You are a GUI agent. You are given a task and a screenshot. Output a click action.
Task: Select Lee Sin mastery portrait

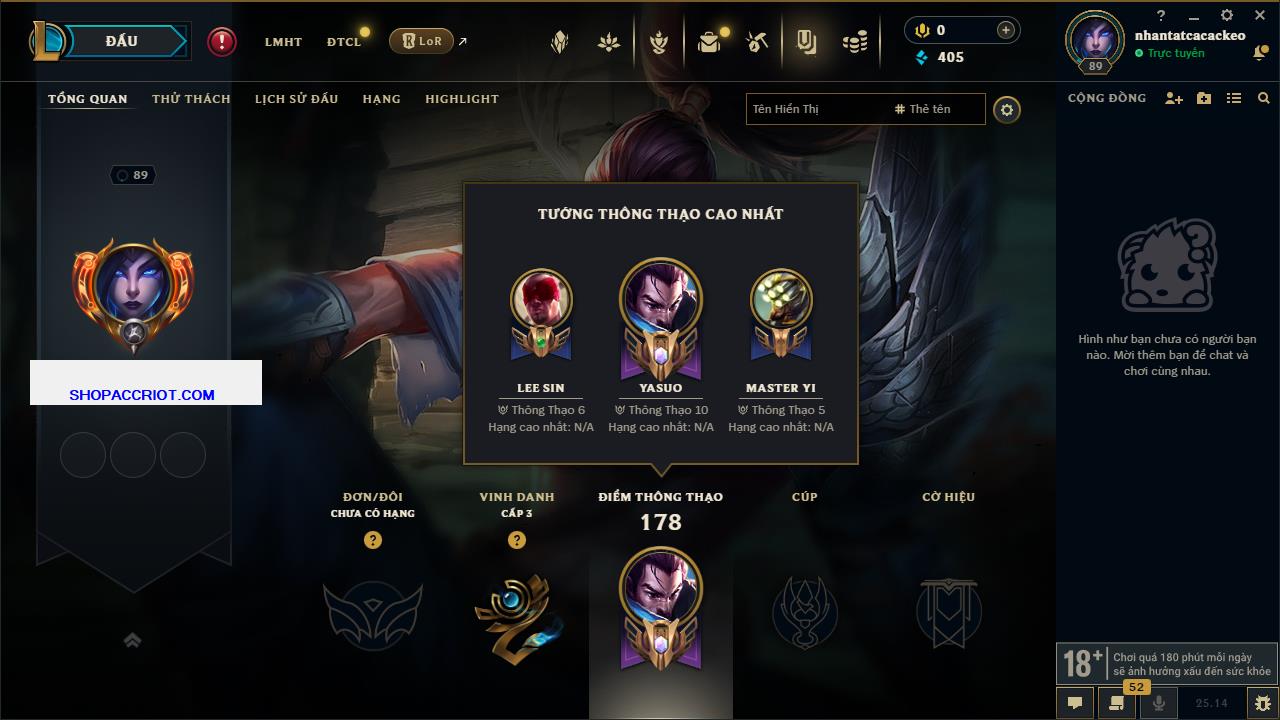tap(541, 299)
